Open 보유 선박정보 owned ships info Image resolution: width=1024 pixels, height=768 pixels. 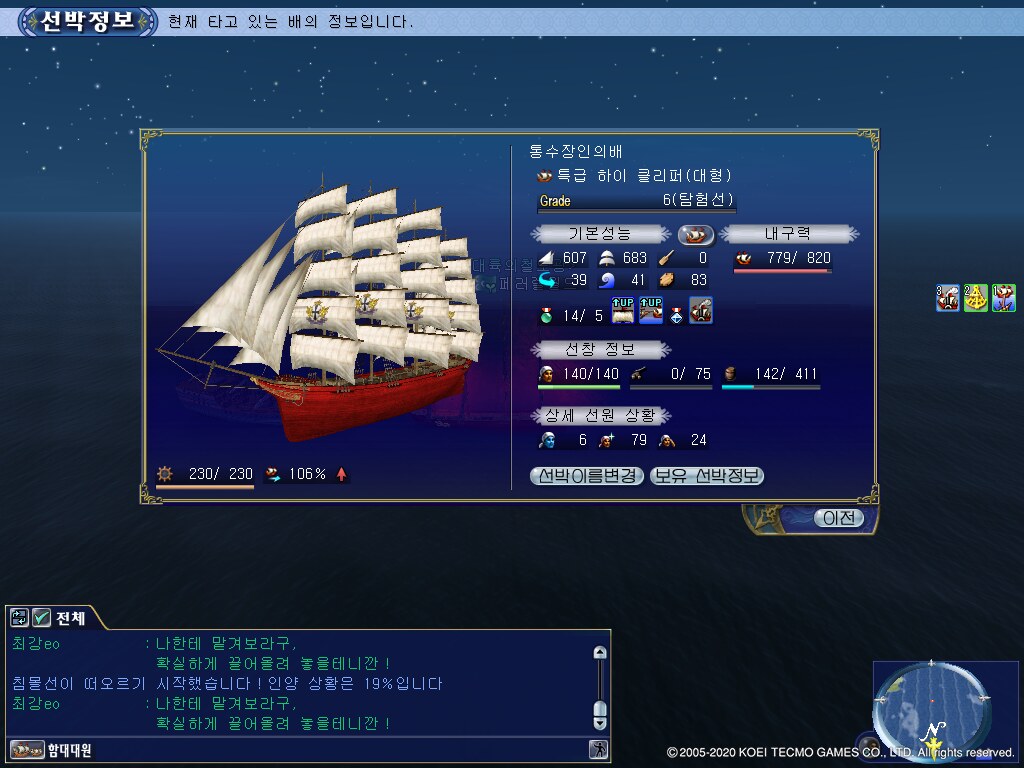point(707,476)
